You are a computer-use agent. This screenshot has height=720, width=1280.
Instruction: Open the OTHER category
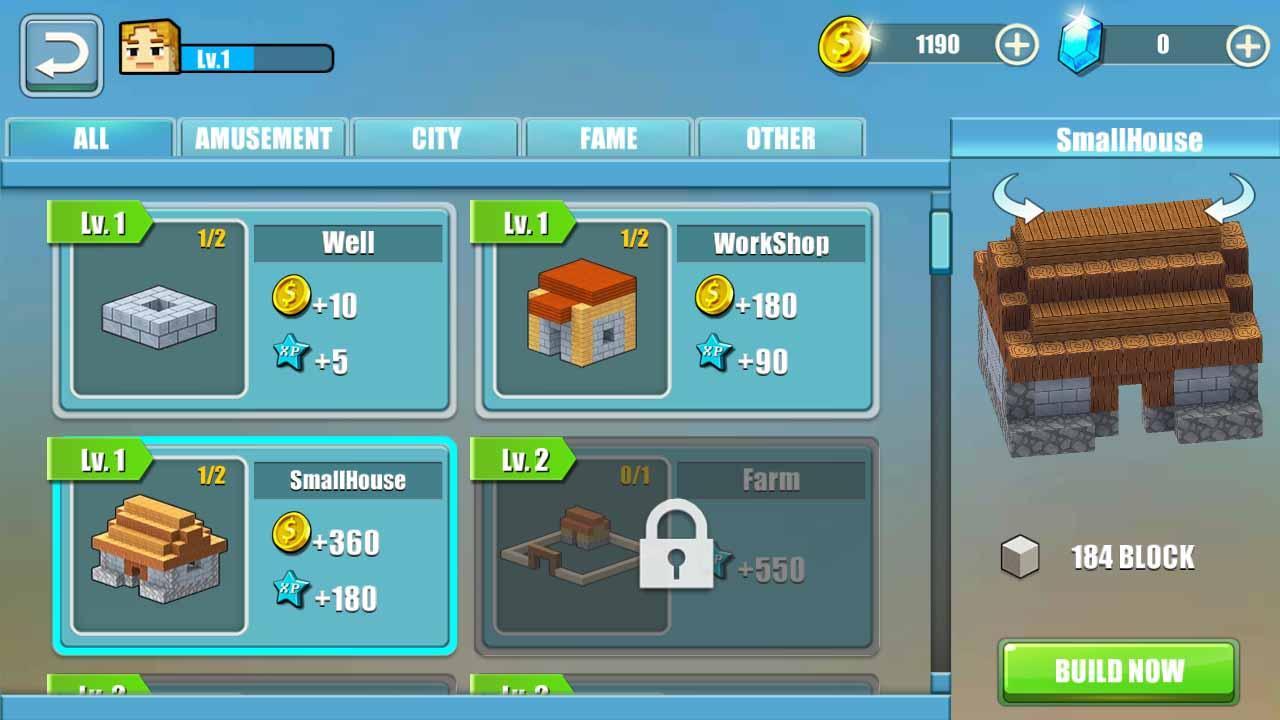[x=780, y=139]
